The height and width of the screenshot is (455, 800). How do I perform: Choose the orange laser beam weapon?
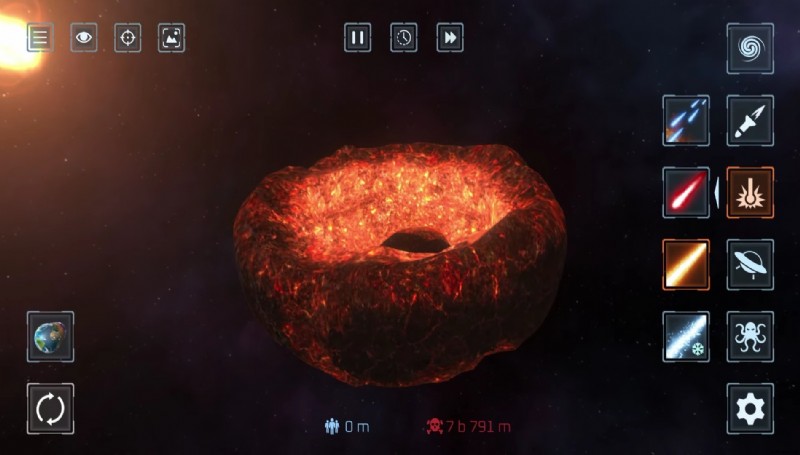686,264
